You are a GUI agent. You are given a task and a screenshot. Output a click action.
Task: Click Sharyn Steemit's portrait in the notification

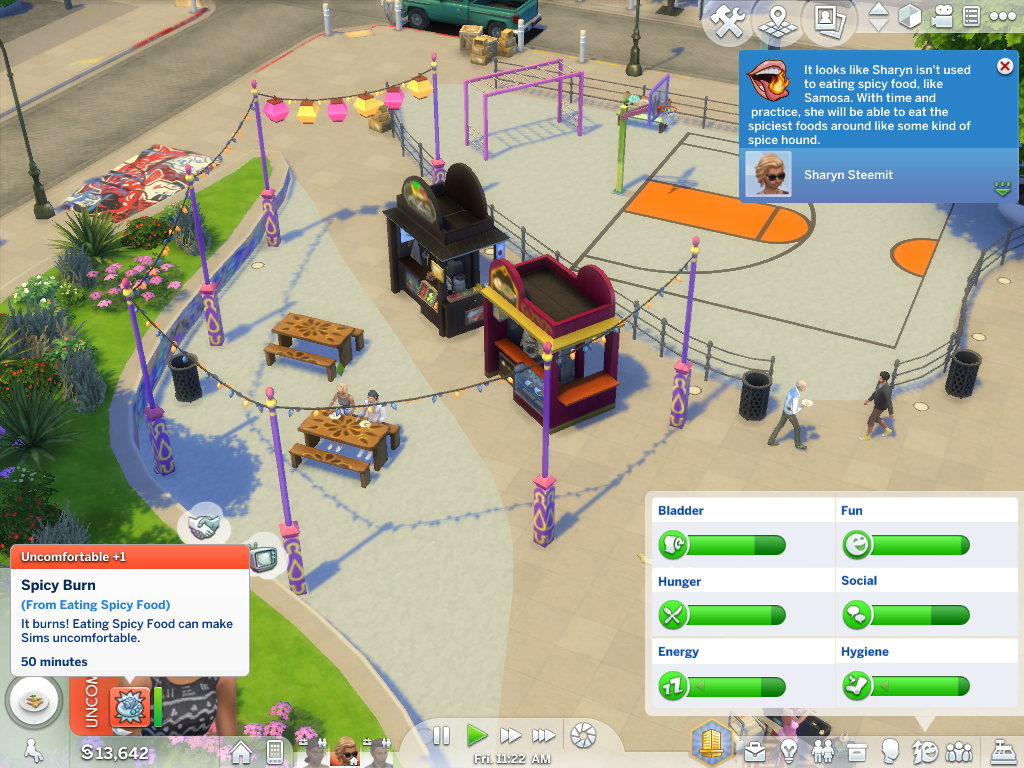(x=768, y=175)
